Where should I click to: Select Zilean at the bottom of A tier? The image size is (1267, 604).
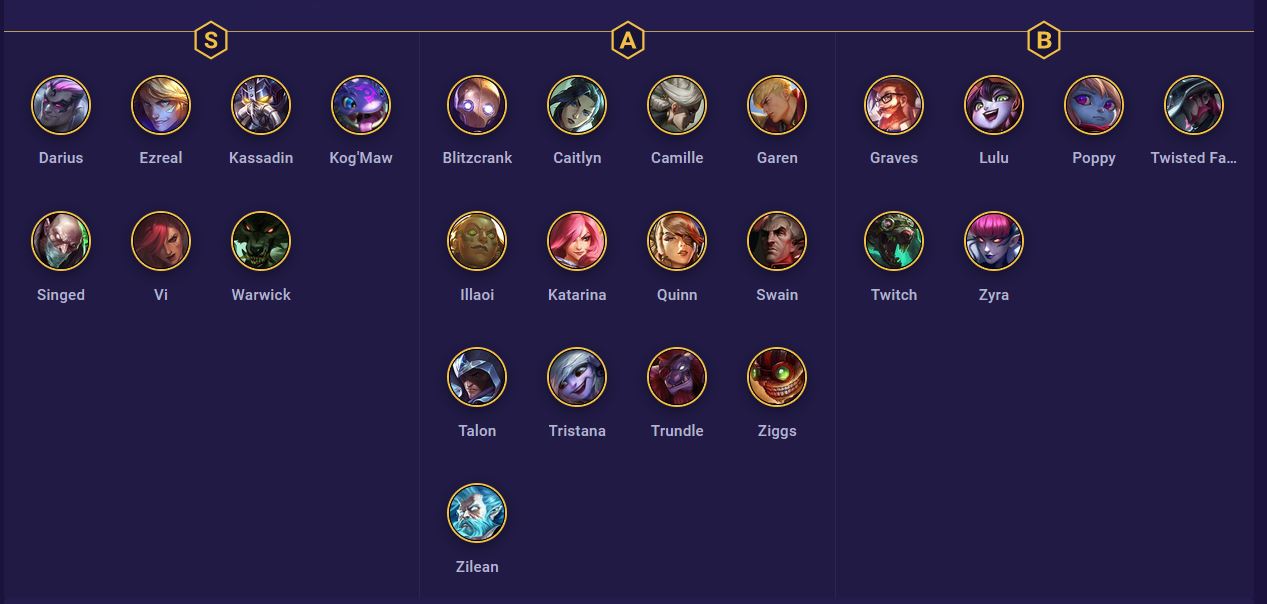477,513
